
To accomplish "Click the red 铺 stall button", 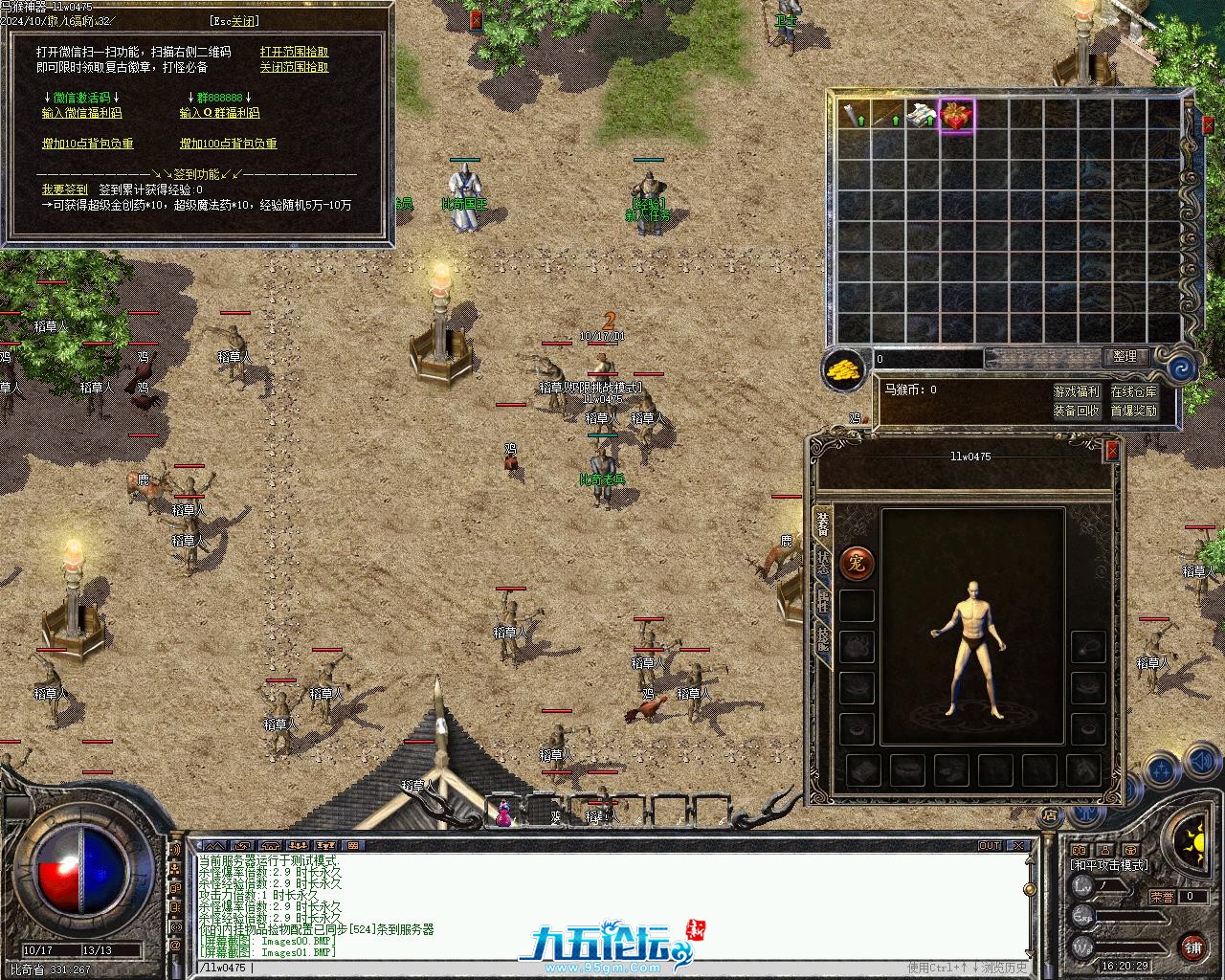I will coord(1192,947).
